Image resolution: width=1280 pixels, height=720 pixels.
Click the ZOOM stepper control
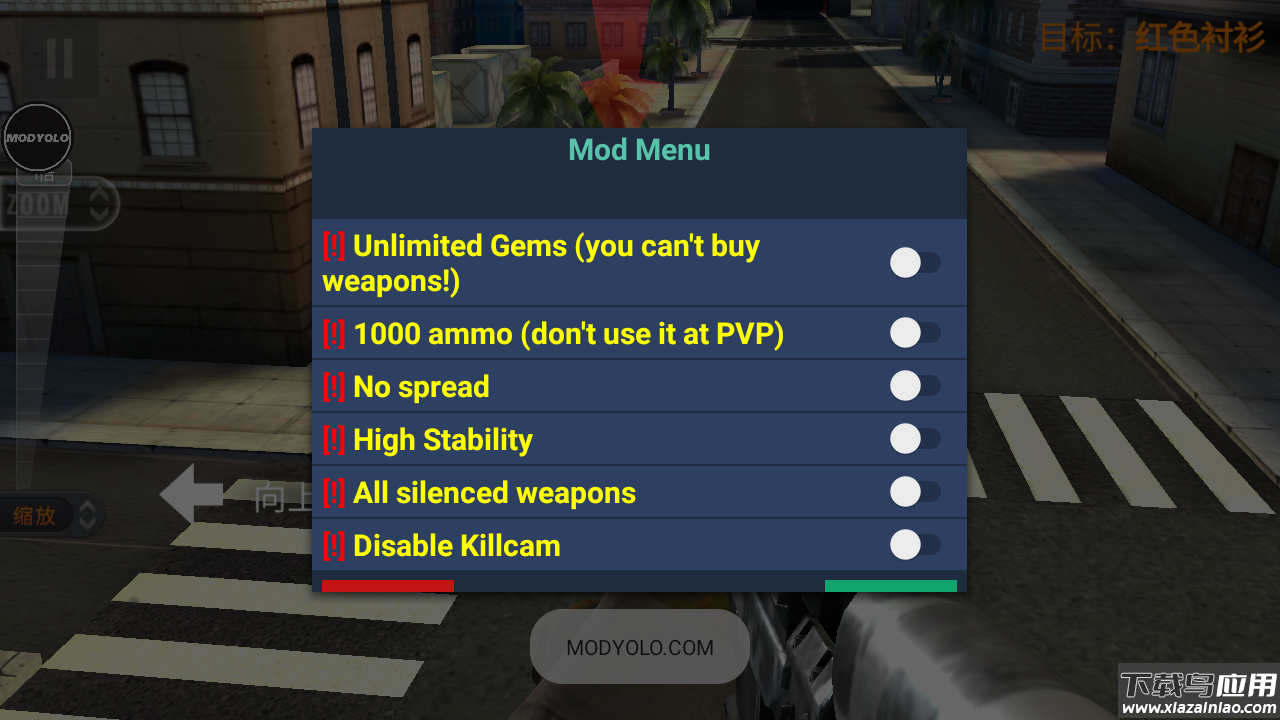(x=60, y=206)
